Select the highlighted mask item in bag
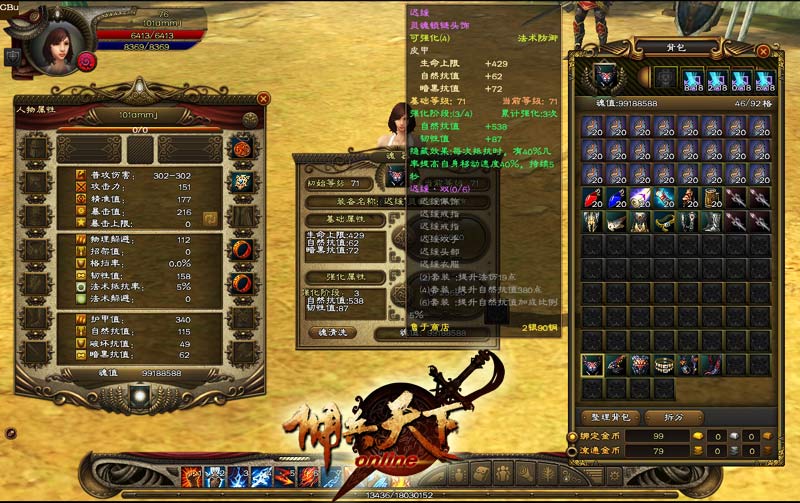The width and height of the screenshot is (800, 503). point(591,365)
